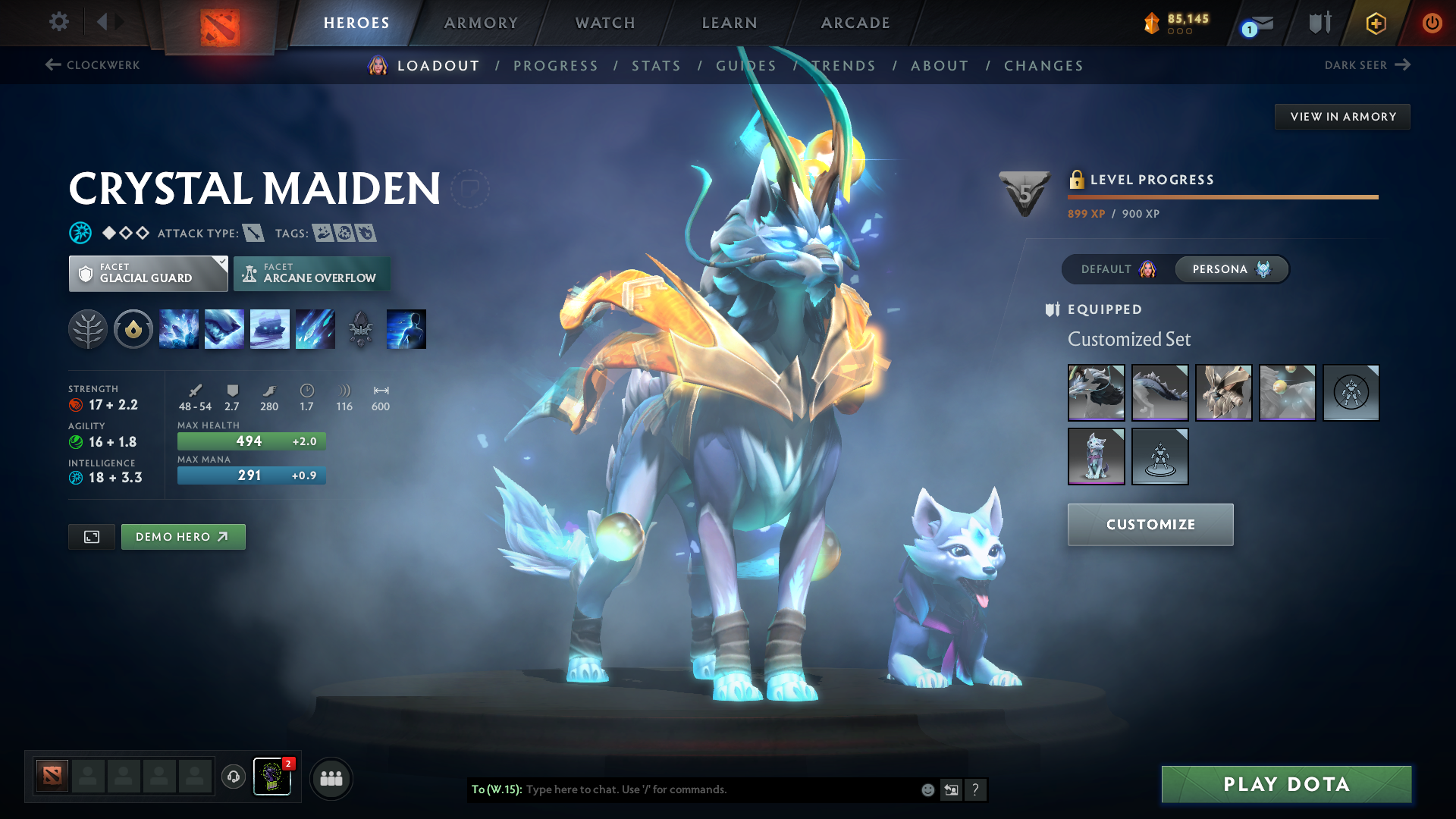The image size is (1456, 819).
Task: Expand the Glacial Guard facet dropdown
Action: pyautogui.click(x=148, y=273)
